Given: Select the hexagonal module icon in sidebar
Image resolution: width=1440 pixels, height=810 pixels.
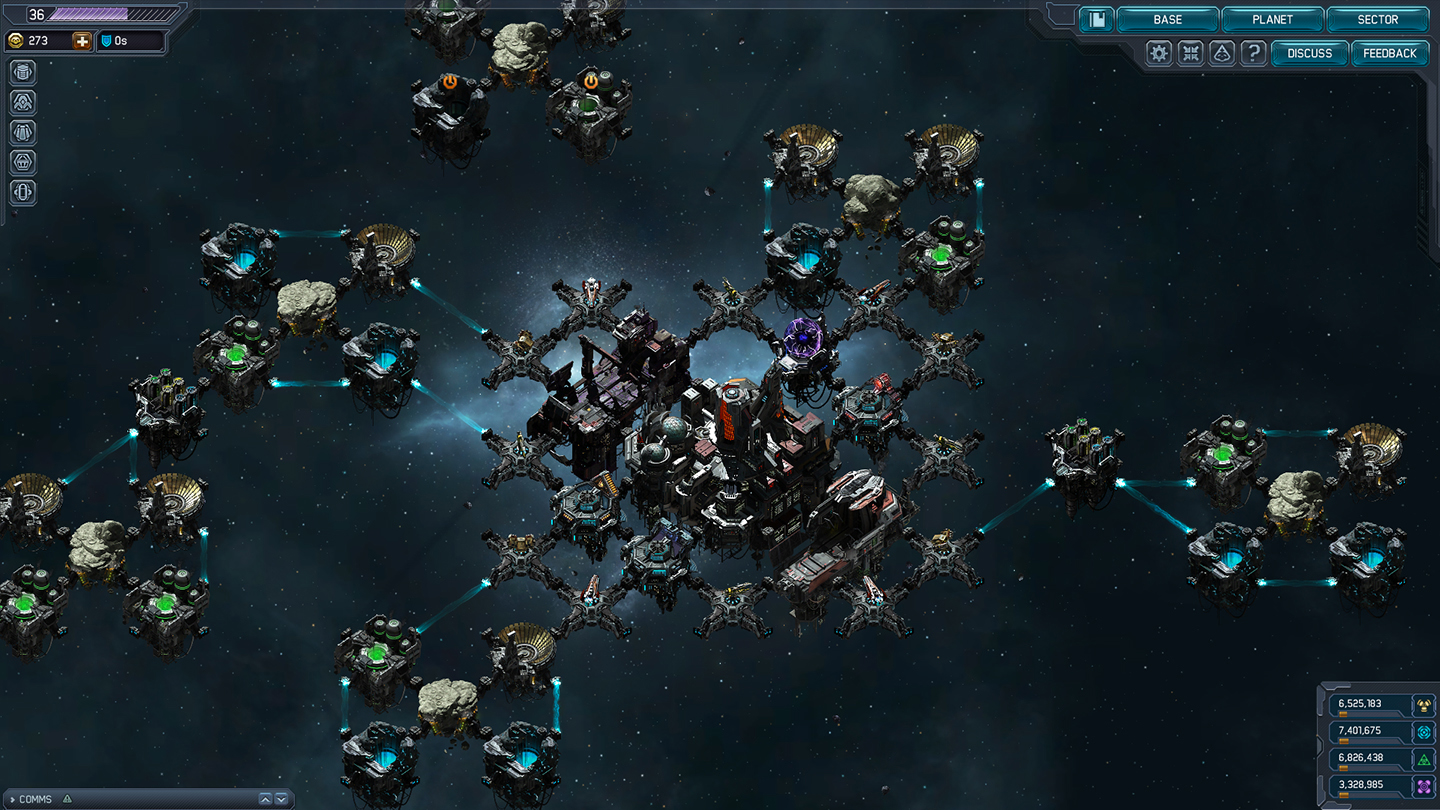Looking at the screenshot, I should pos(22,161).
